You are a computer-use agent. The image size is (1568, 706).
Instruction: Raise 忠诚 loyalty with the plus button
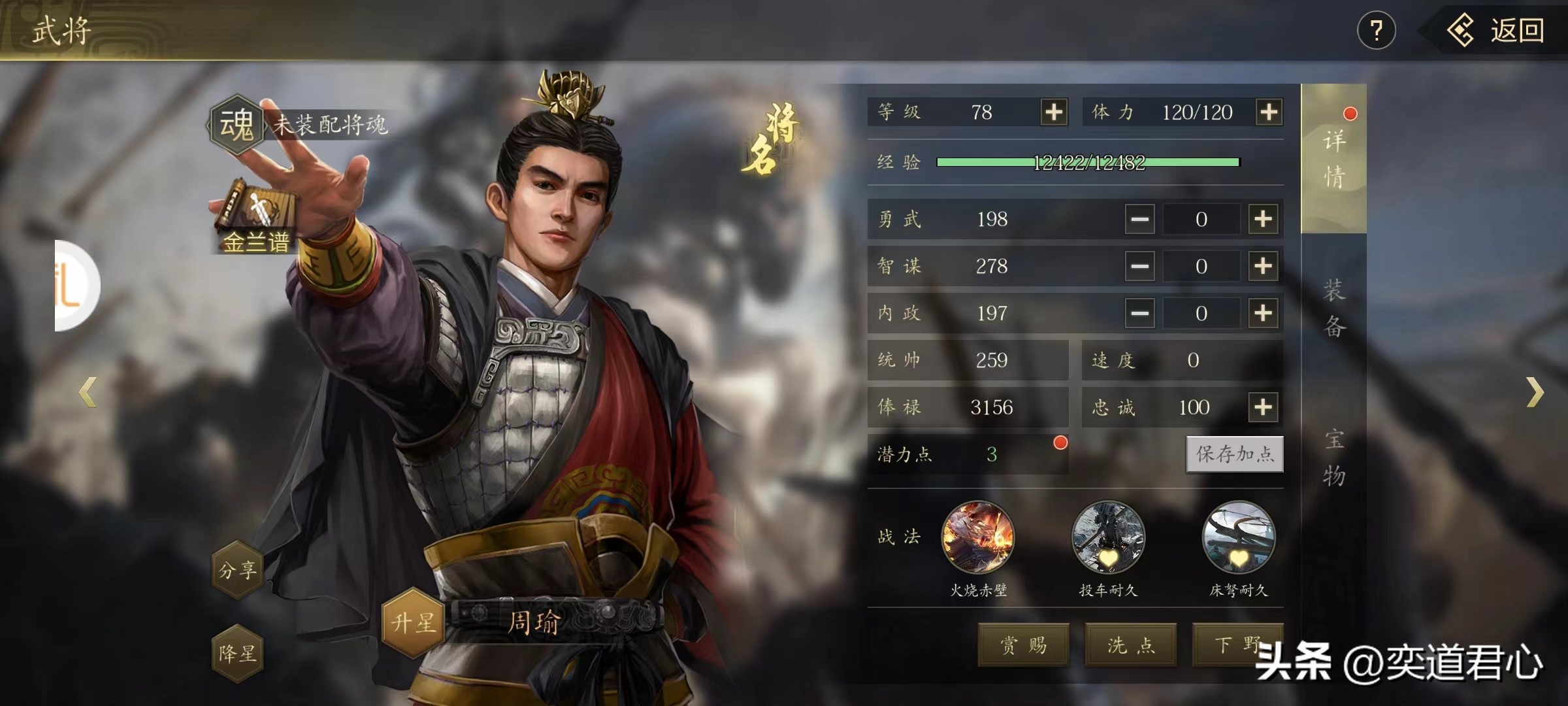(1263, 407)
